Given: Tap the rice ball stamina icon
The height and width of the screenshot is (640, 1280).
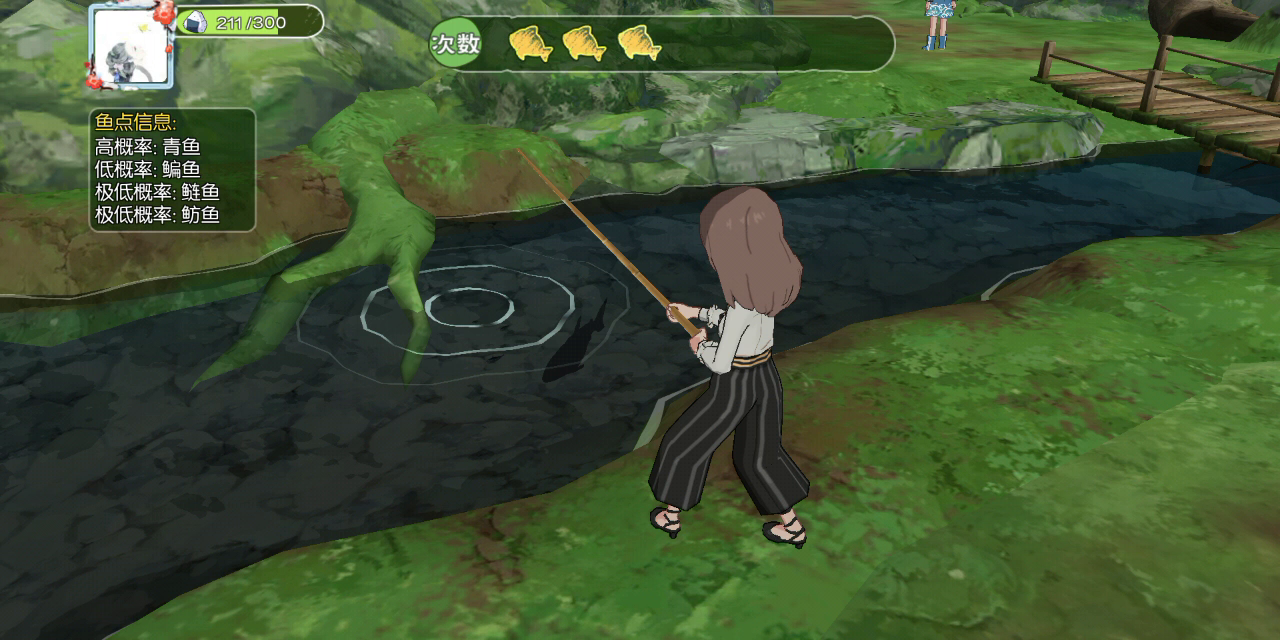Looking at the screenshot, I should (x=193, y=21).
